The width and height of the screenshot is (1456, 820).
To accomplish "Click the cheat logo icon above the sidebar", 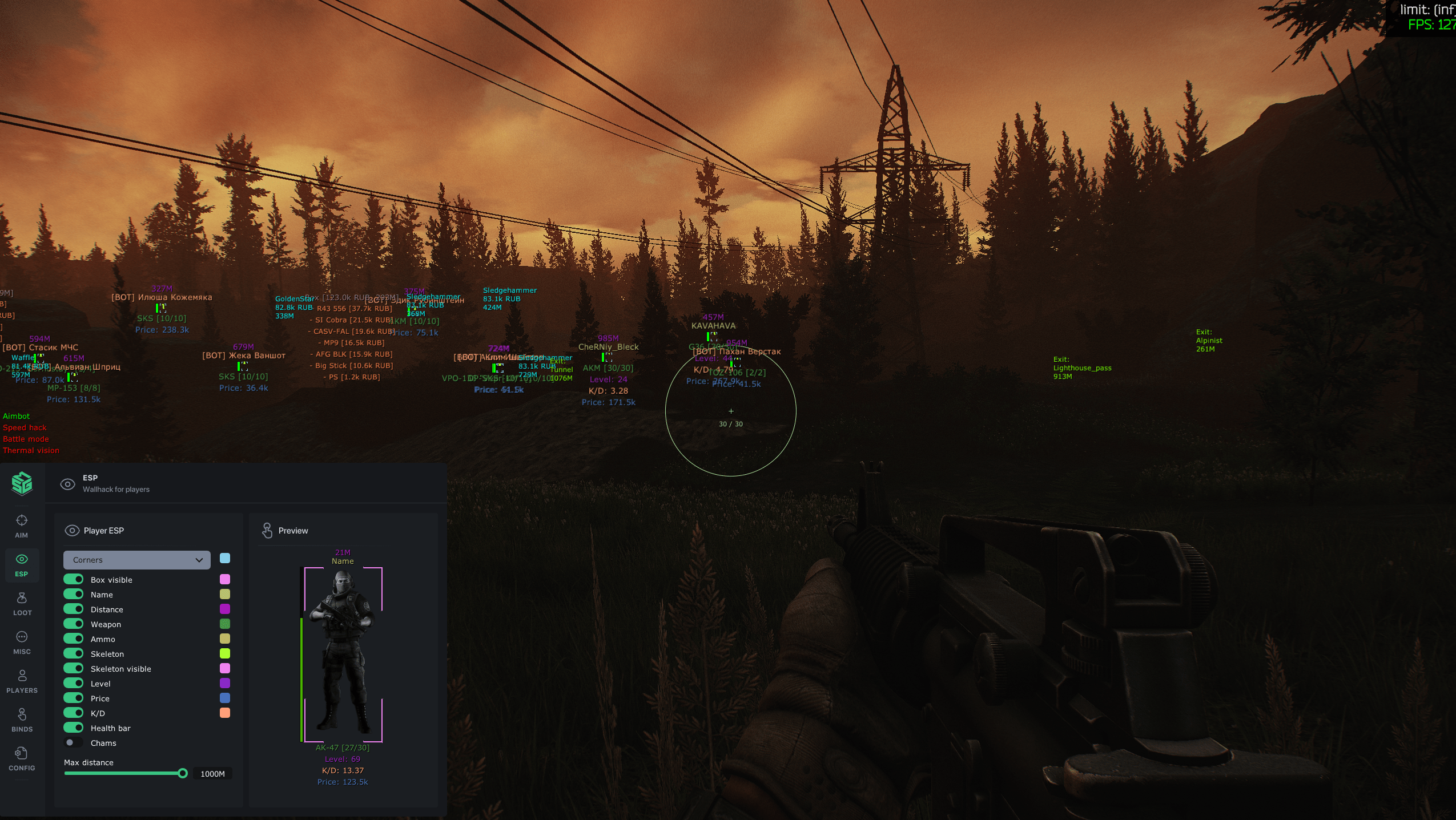I will 22,483.
